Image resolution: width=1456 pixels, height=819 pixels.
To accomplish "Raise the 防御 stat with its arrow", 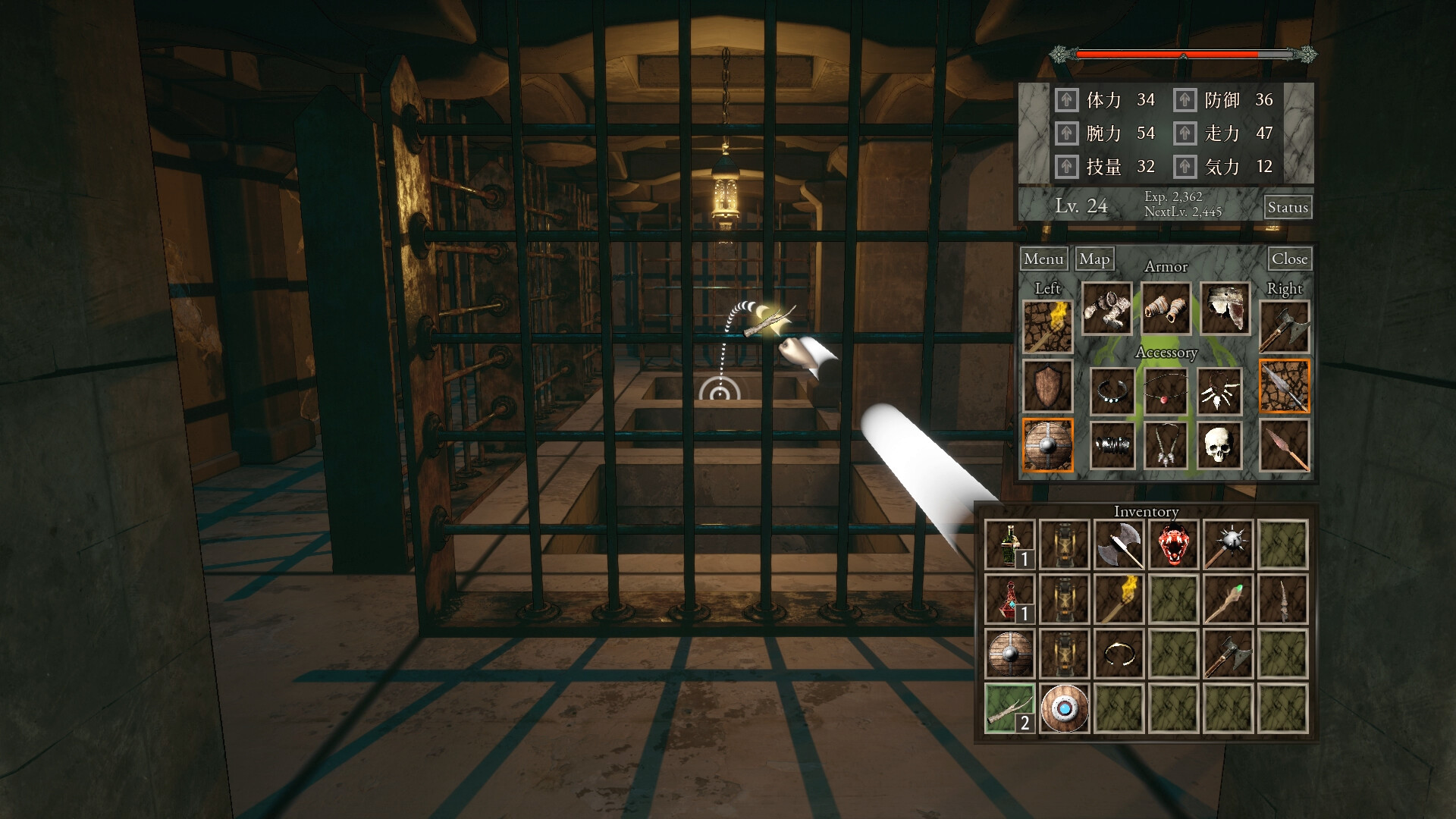I will (1185, 100).
